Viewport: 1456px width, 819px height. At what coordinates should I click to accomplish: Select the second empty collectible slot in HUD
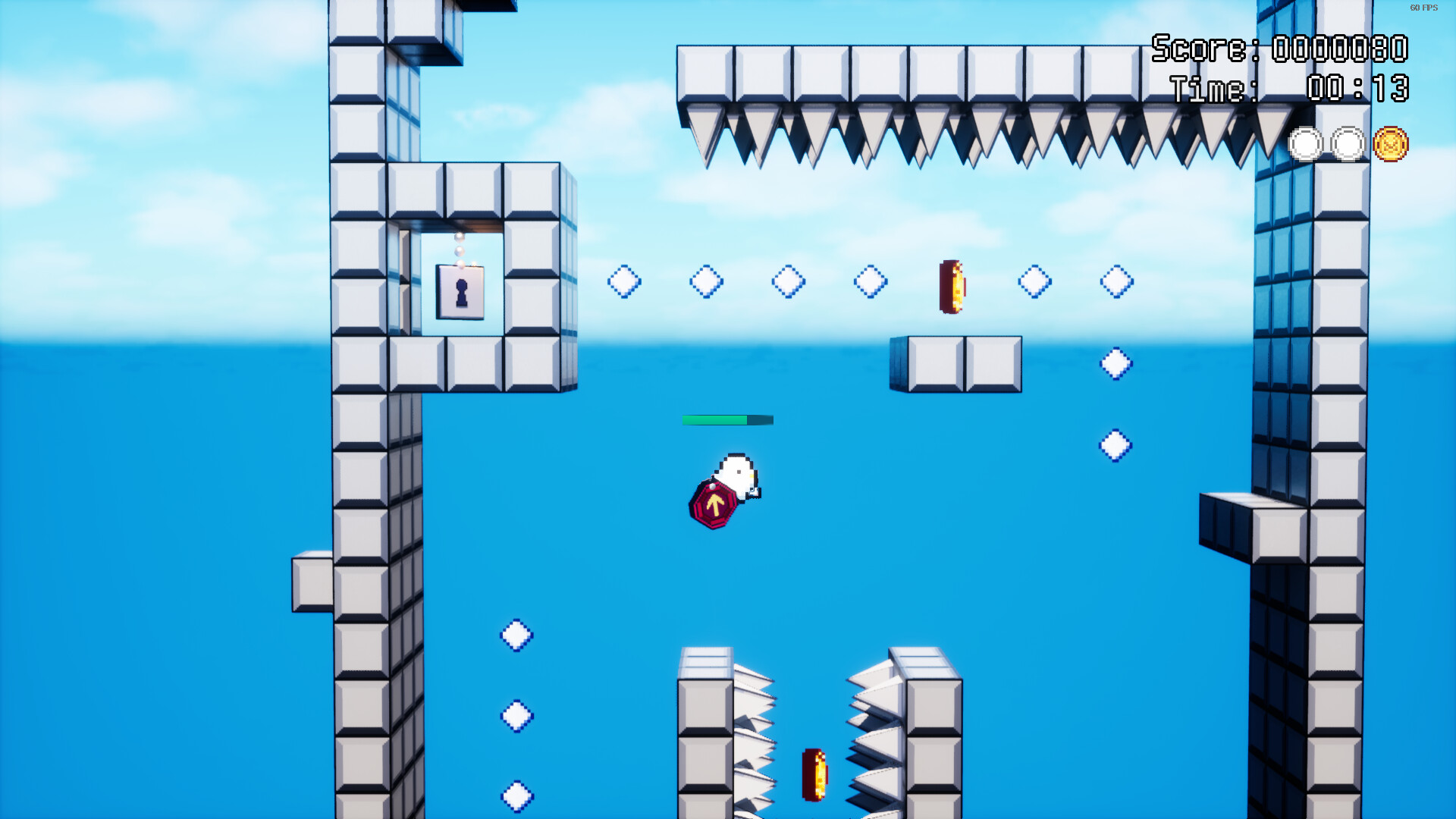[x=1347, y=143]
